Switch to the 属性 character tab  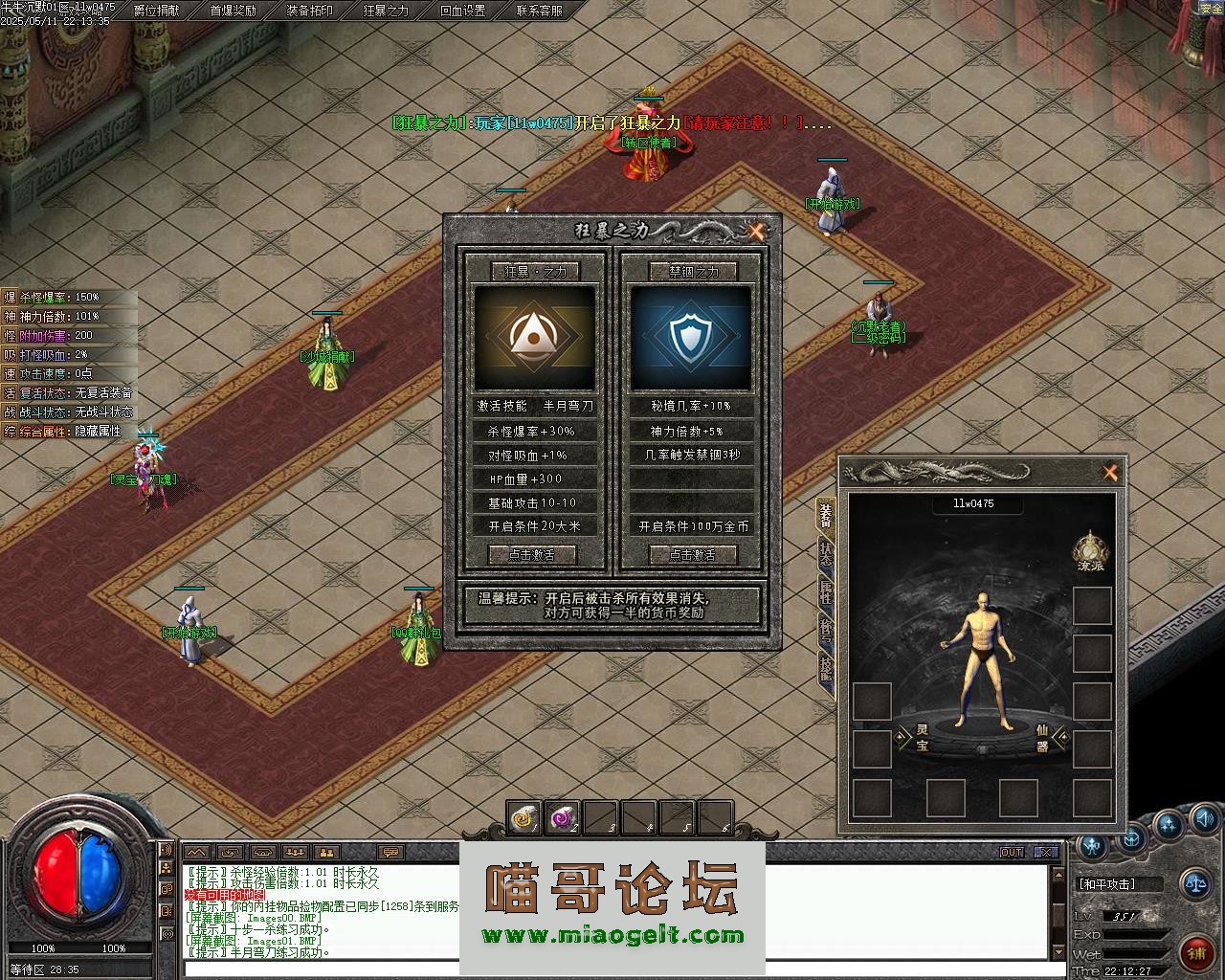(825, 593)
